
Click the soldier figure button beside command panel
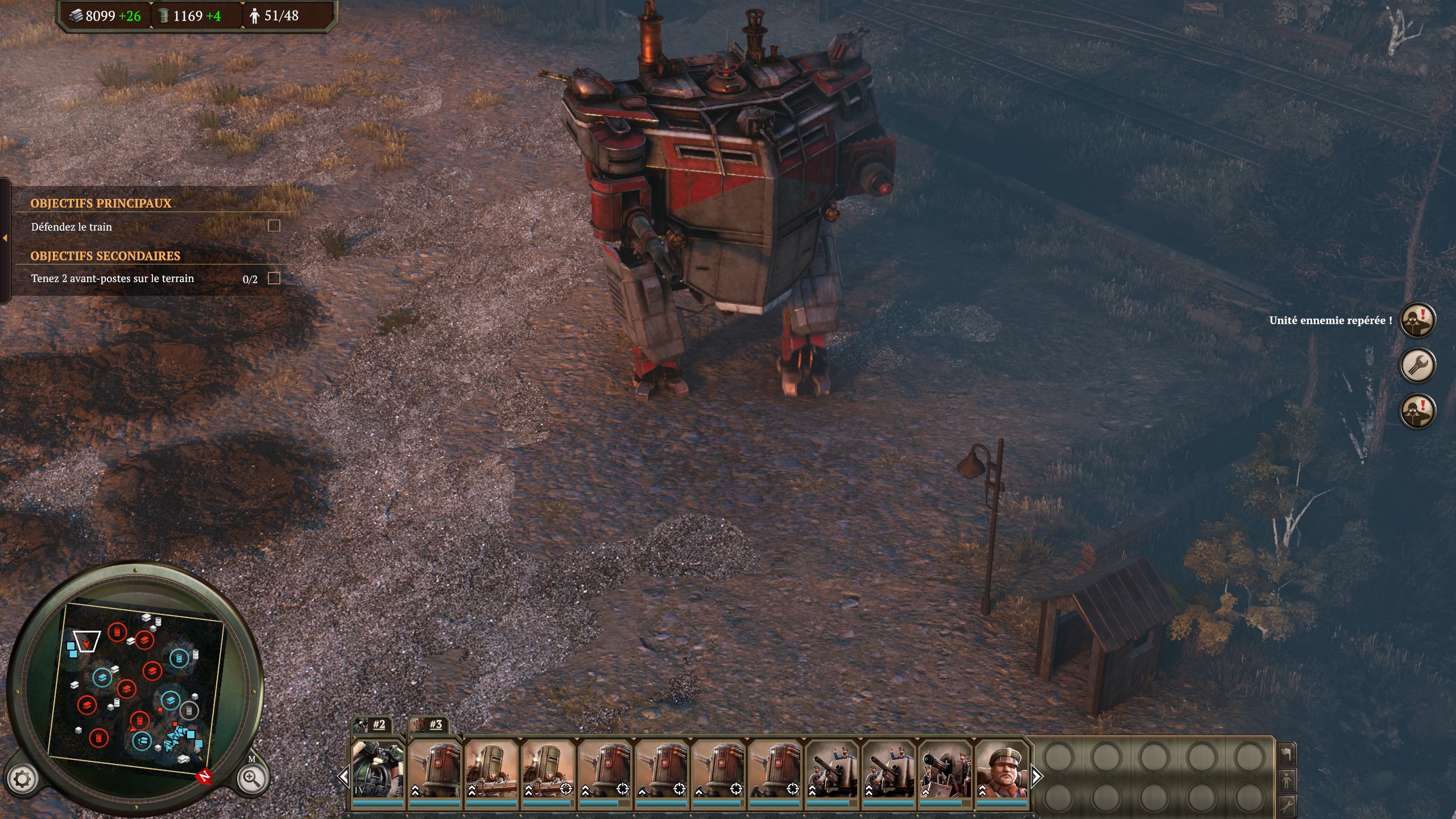point(1287,780)
